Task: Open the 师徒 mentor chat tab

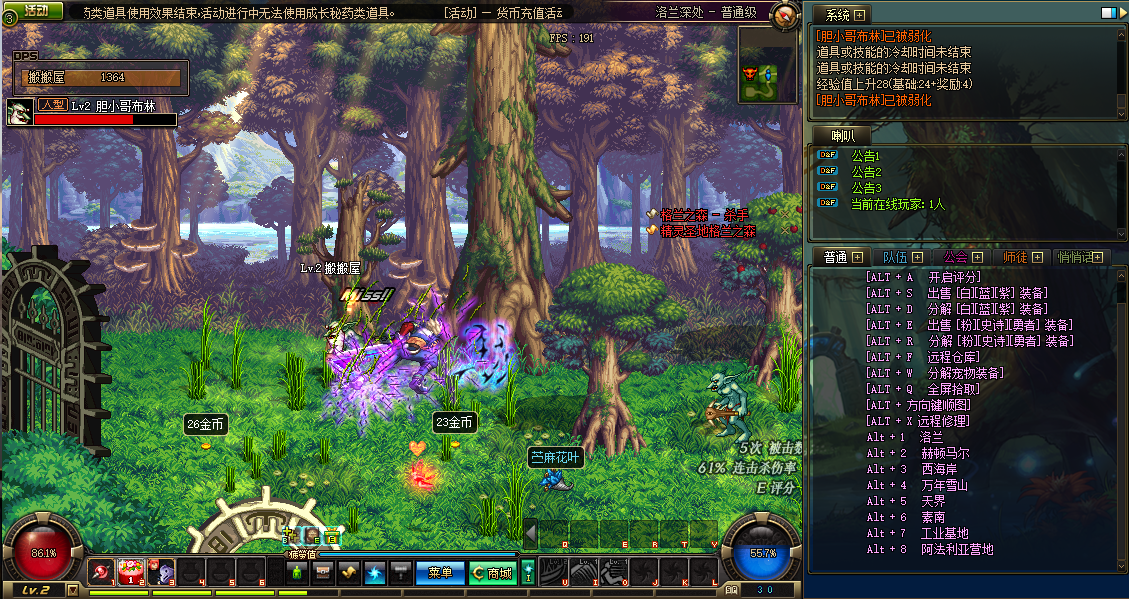Action: [x=1020, y=257]
